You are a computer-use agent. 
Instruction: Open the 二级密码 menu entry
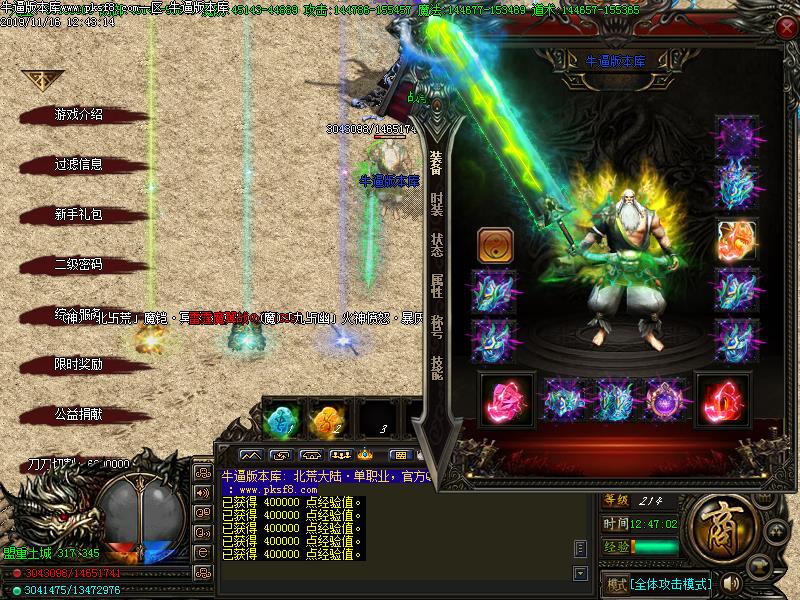tap(78, 264)
